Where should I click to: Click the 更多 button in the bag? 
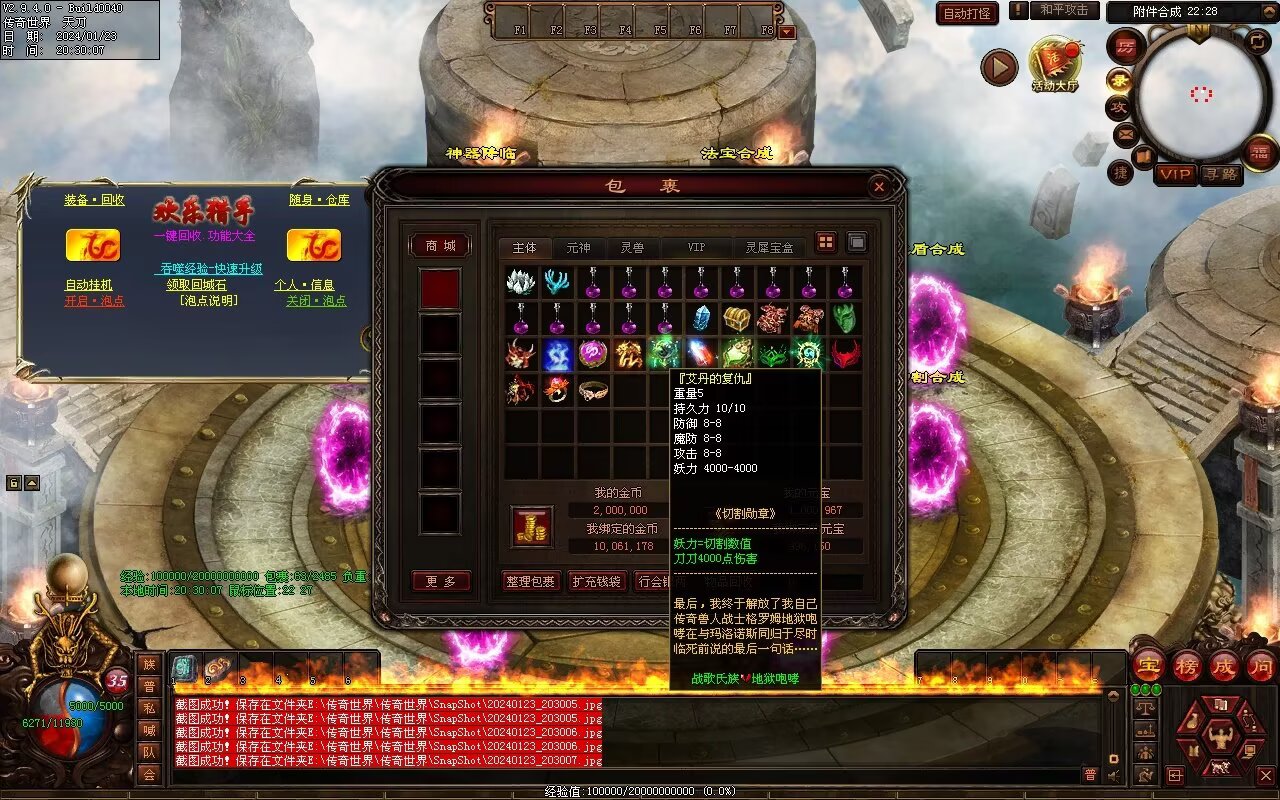pos(440,581)
